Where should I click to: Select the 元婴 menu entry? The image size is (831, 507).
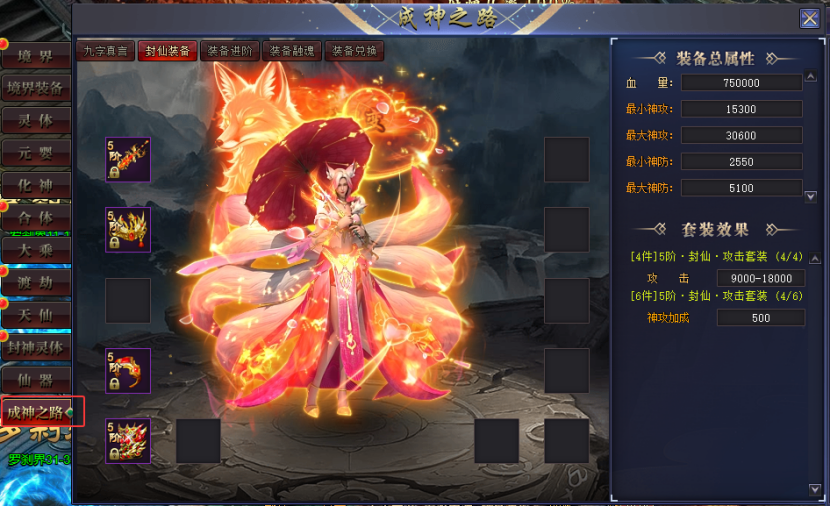coord(36,153)
